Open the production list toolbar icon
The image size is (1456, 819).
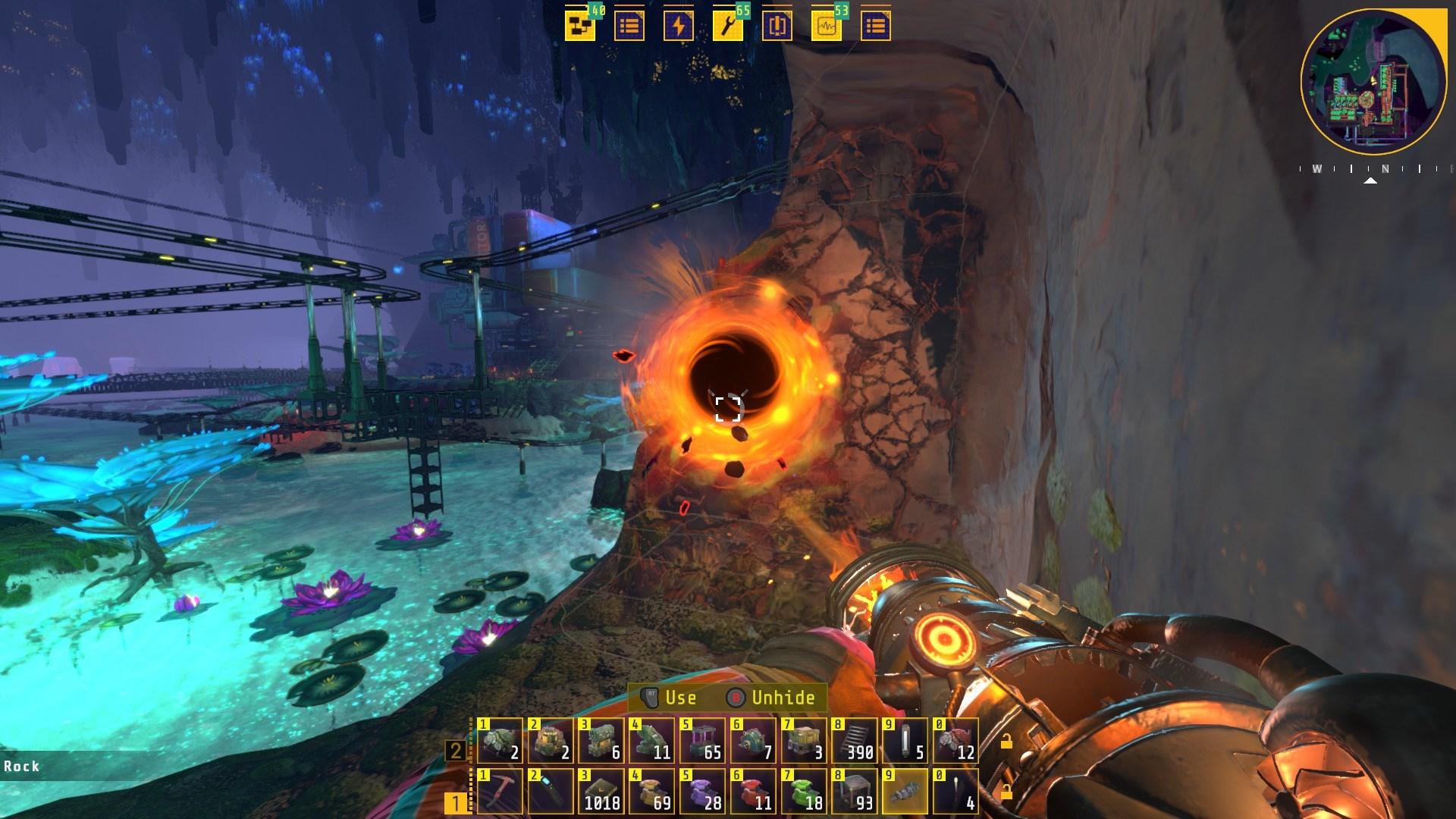pyautogui.click(x=629, y=25)
